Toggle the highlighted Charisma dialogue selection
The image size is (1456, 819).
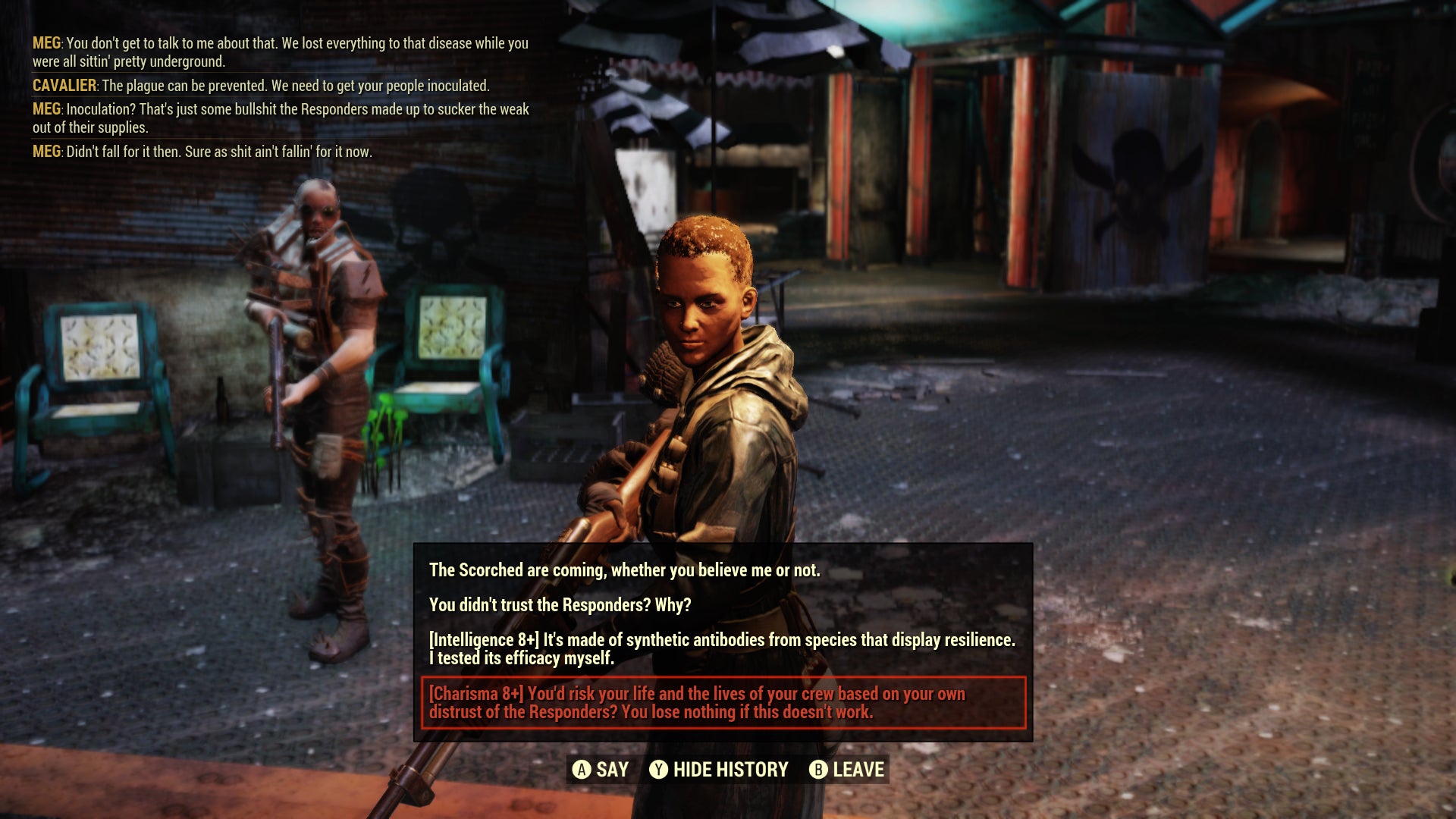[724, 700]
